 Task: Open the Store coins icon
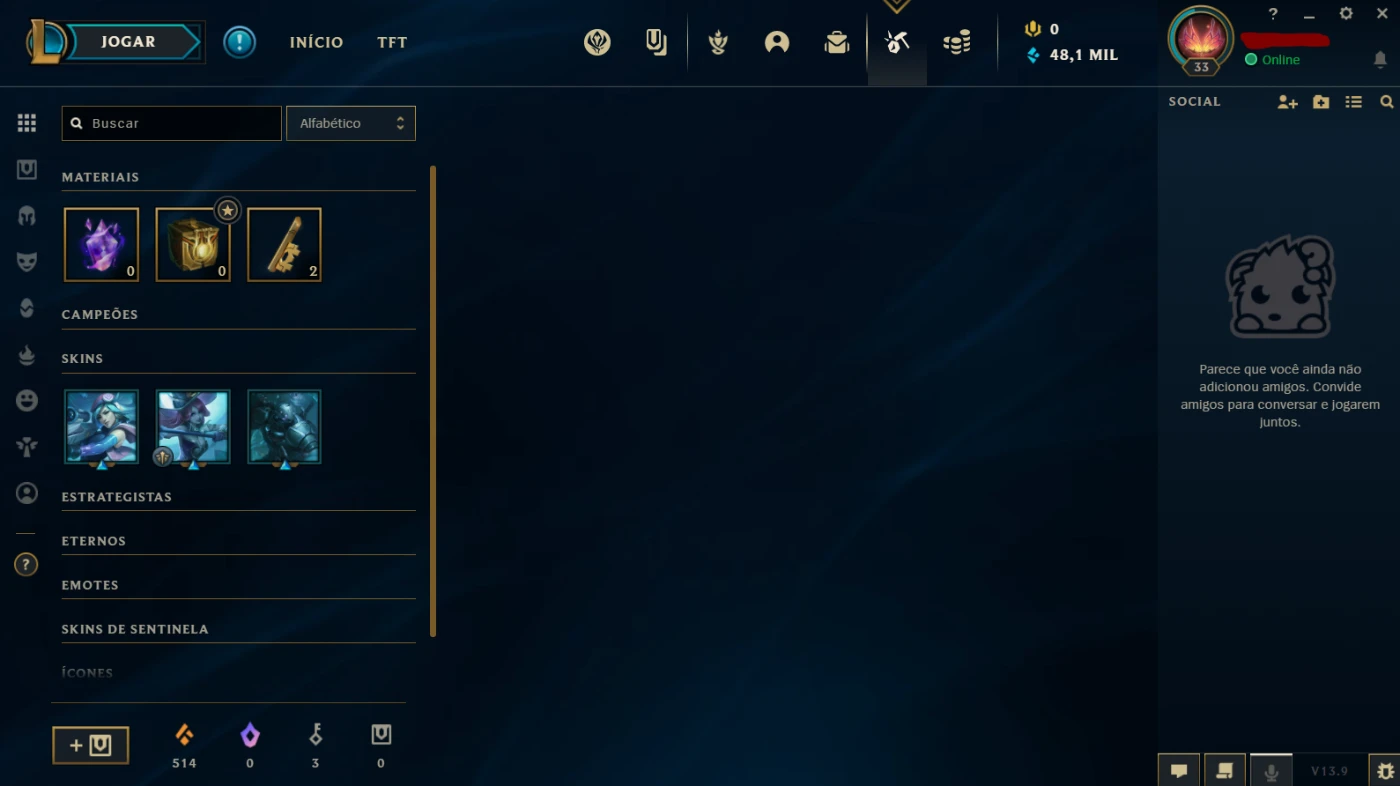[x=957, y=41]
